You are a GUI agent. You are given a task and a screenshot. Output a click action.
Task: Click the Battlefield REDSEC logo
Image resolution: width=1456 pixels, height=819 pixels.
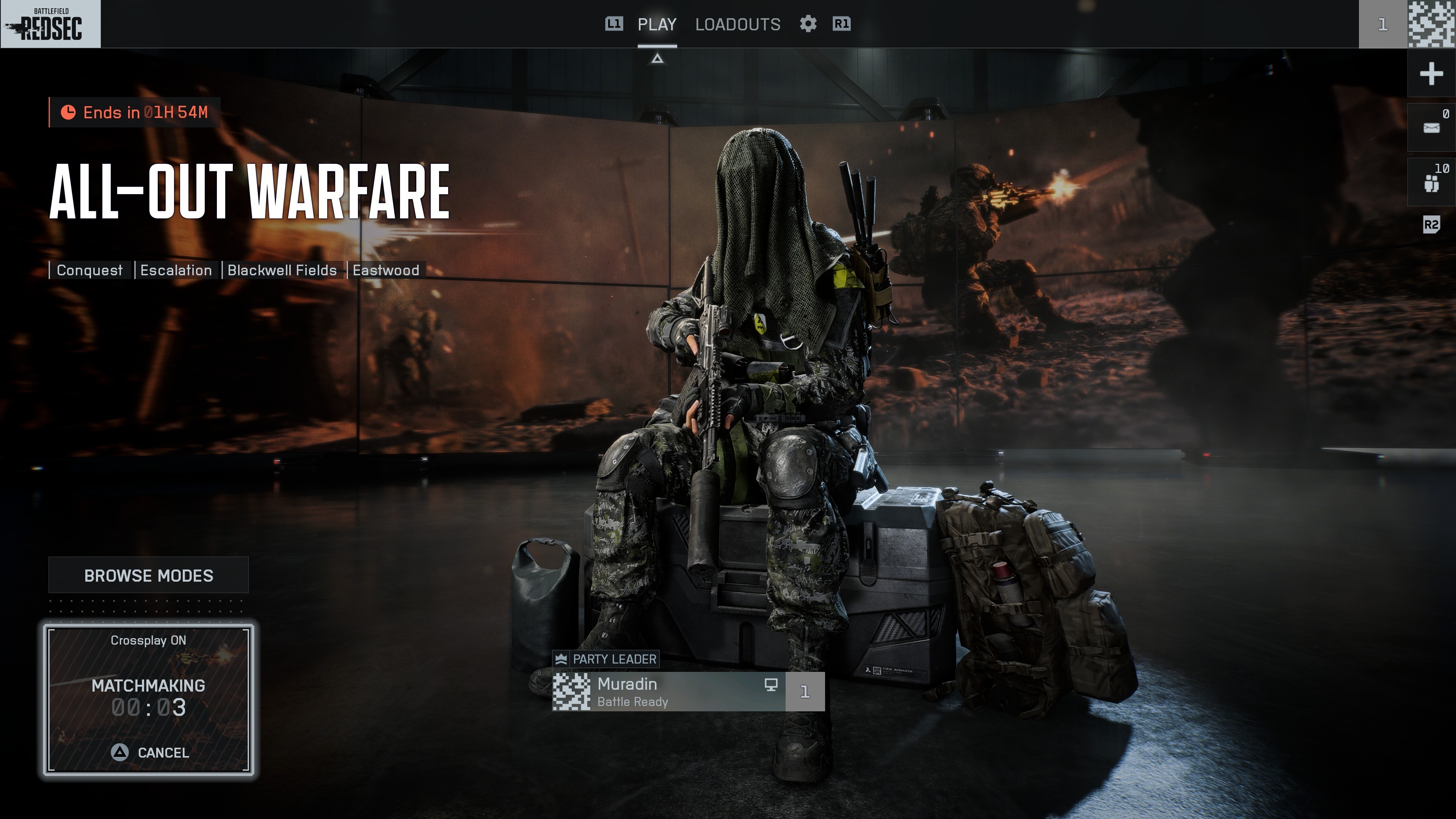tap(50, 24)
